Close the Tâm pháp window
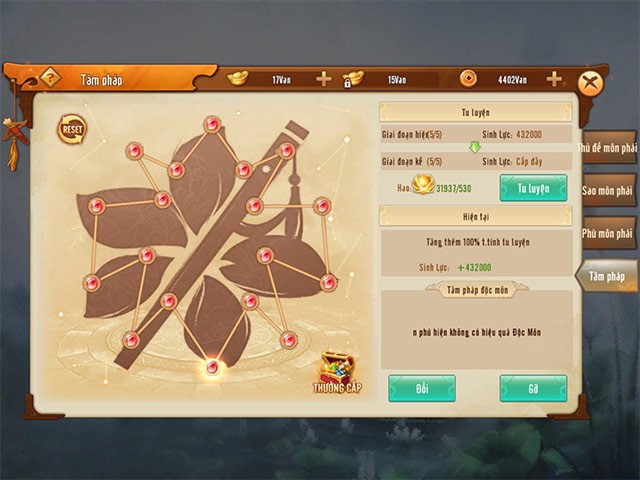The height and width of the screenshot is (480, 640). [592, 82]
